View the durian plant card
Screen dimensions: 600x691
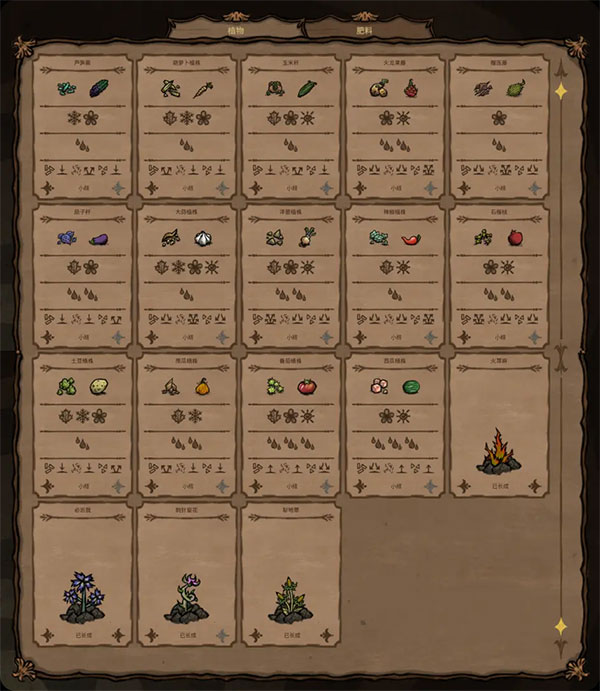click(x=499, y=125)
